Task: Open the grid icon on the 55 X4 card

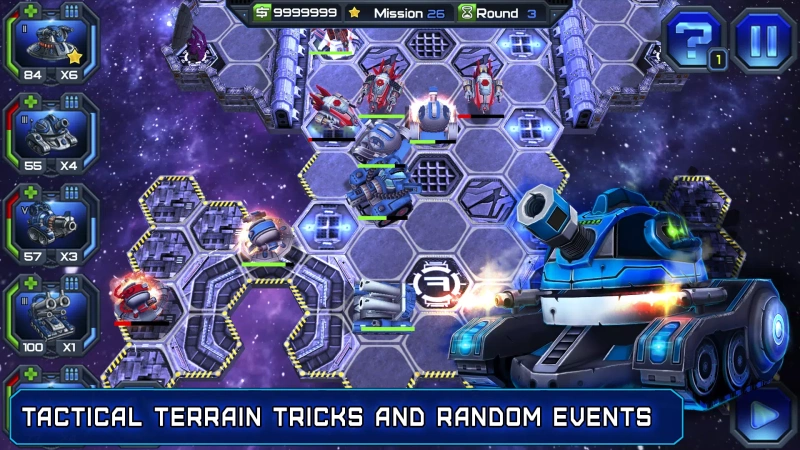Action: pyautogui.click(x=71, y=102)
